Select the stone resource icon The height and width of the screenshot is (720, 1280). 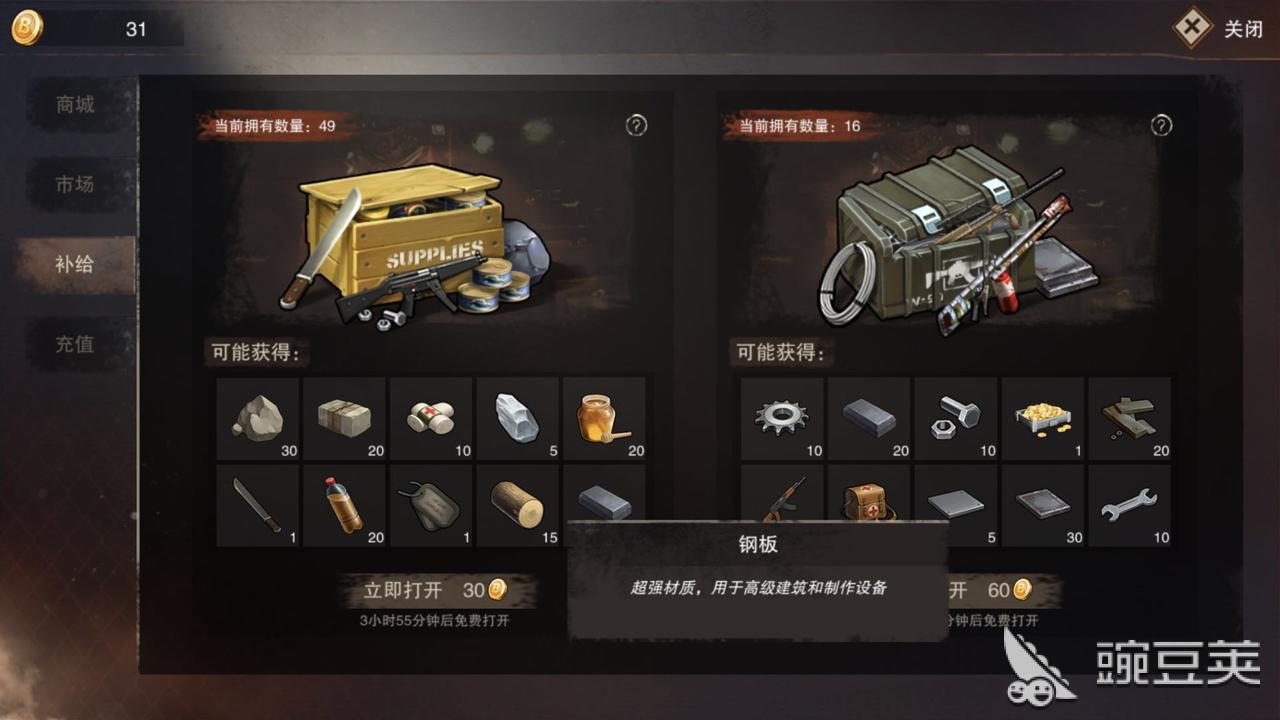point(257,418)
